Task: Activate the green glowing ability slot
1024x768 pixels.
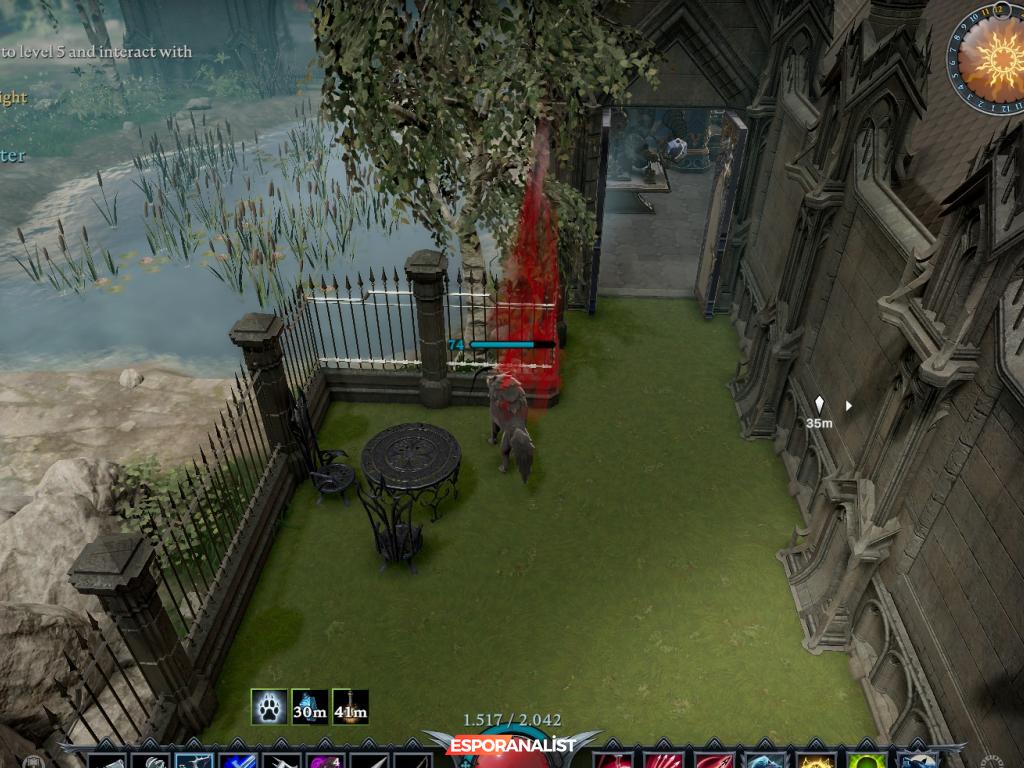Action: coord(865,760)
